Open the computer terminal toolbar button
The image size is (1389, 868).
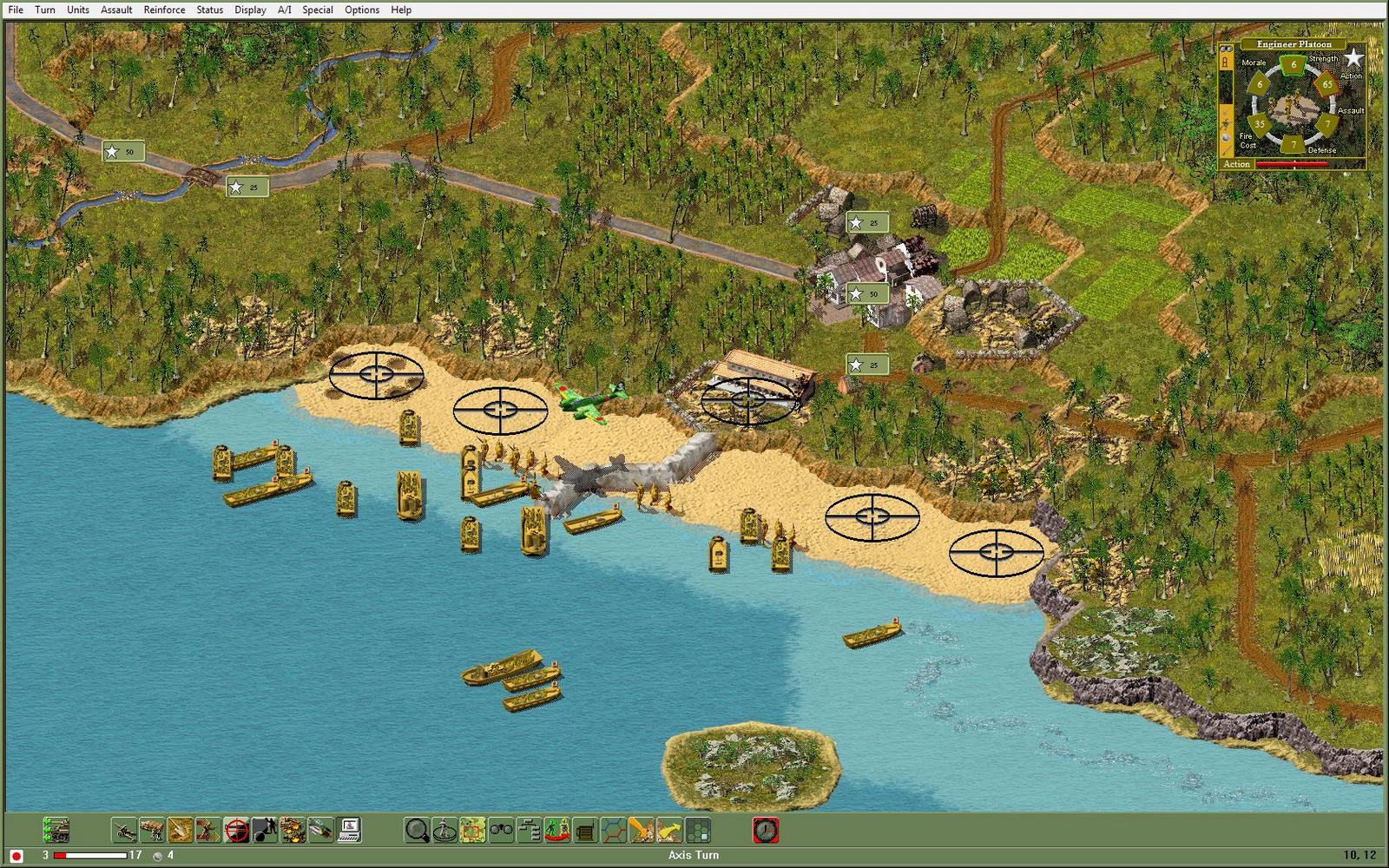tap(349, 831)
